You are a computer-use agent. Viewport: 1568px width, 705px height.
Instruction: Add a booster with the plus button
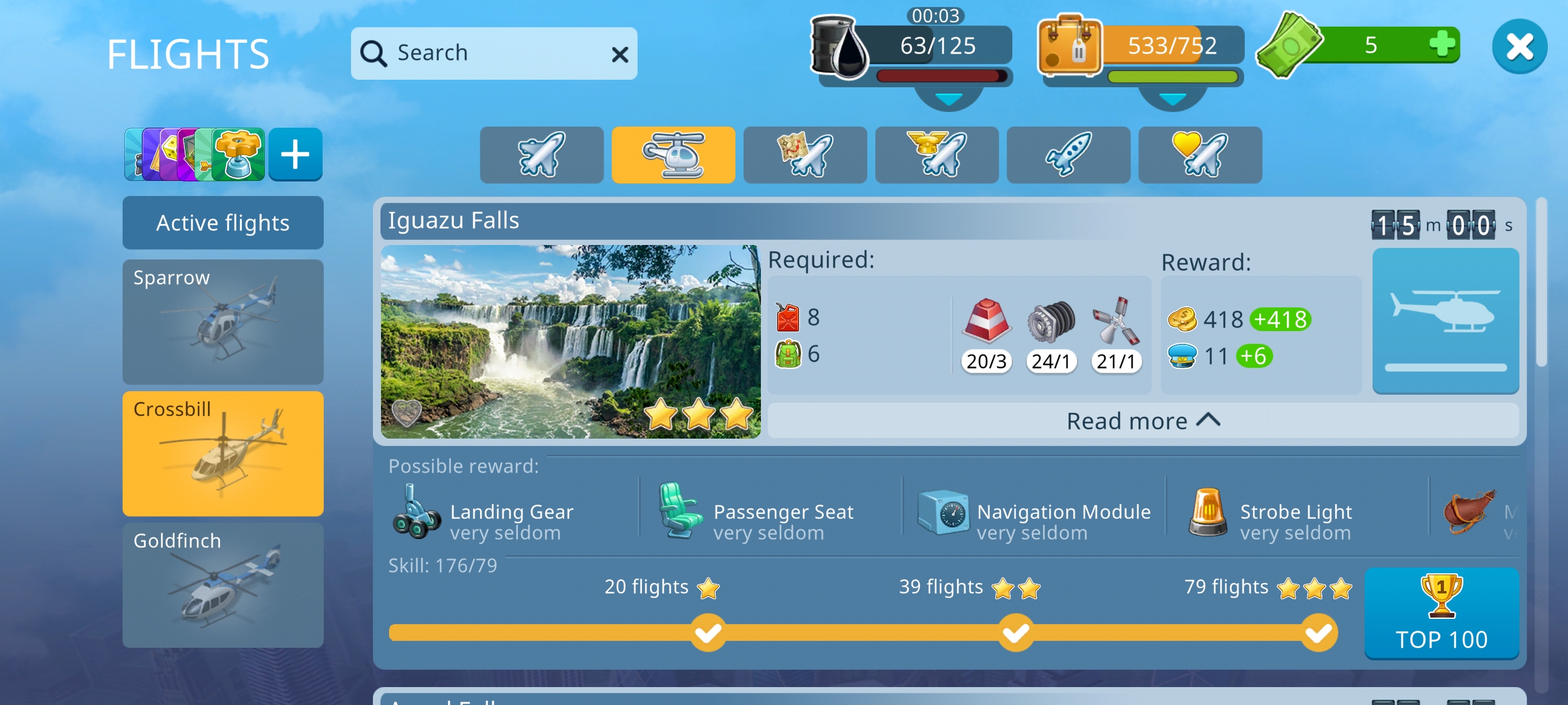tap(295, 154)
